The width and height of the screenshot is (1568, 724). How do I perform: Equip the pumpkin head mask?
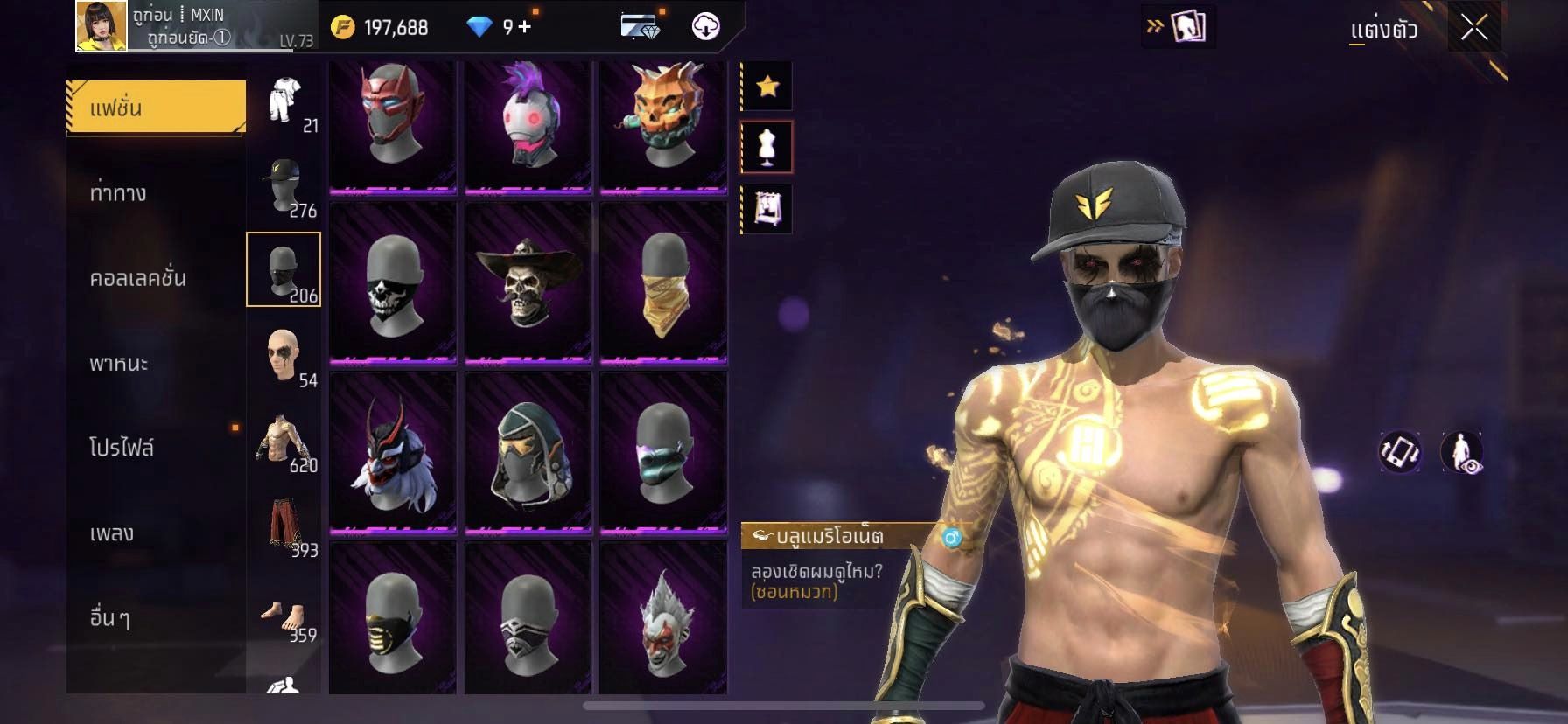click(663, 114)
